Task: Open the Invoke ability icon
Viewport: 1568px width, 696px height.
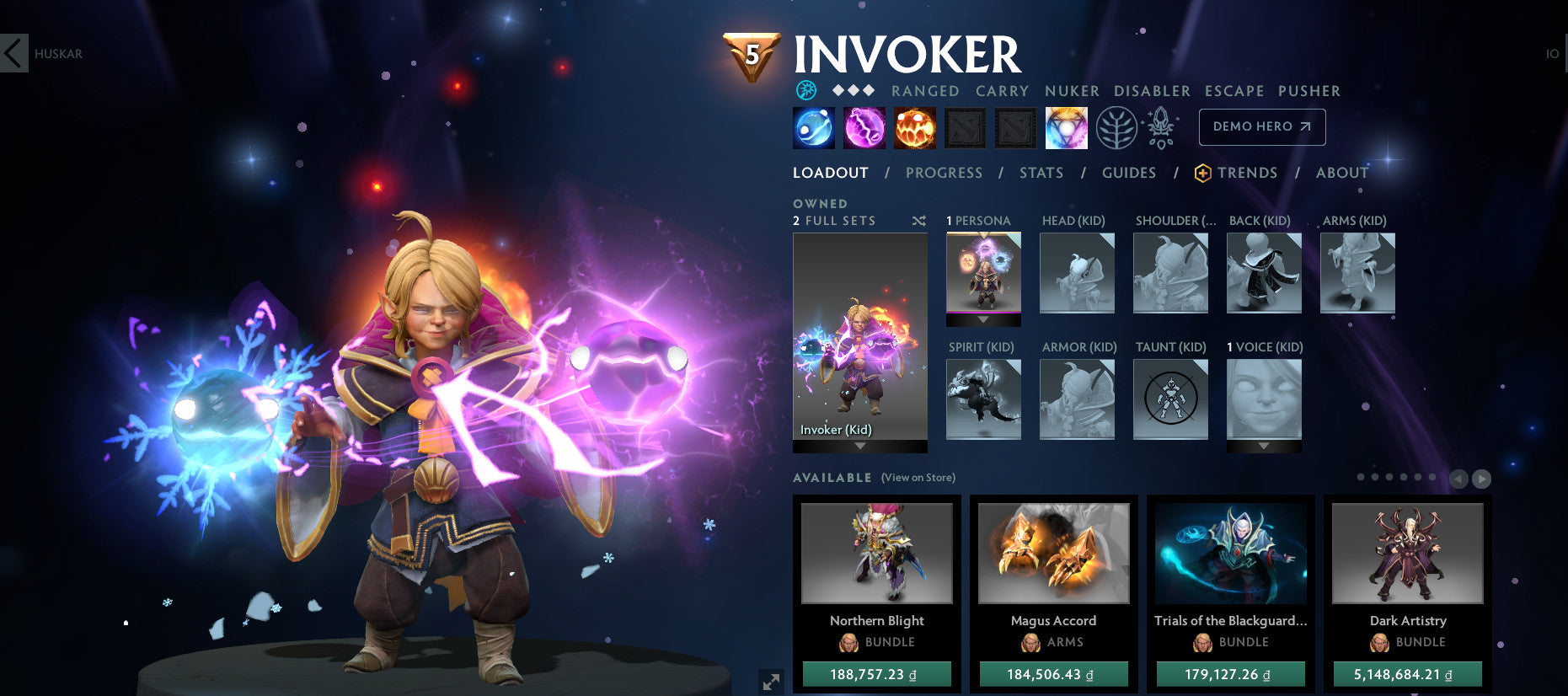Action: (x=1067, y=127)
